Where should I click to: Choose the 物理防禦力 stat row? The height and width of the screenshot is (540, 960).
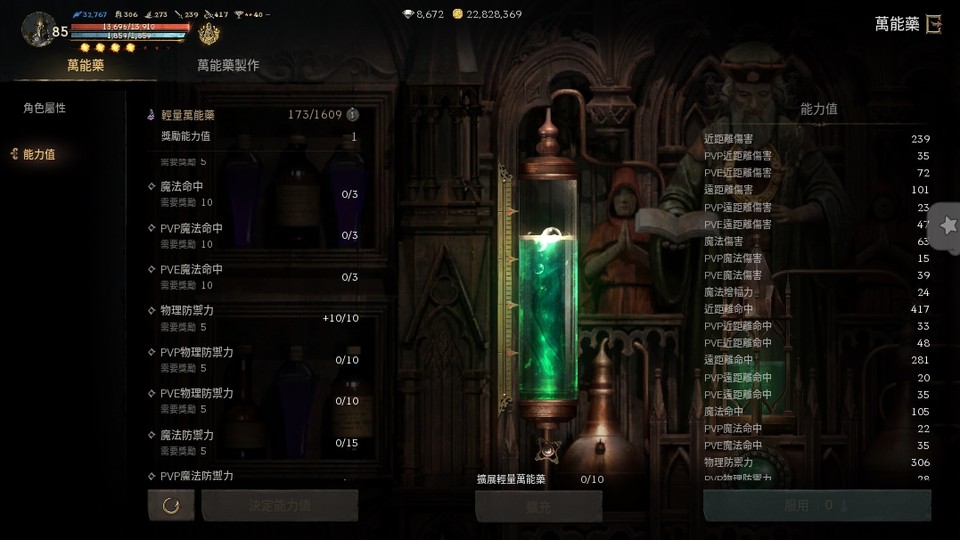pyautogui.click(x=255, y=318)
